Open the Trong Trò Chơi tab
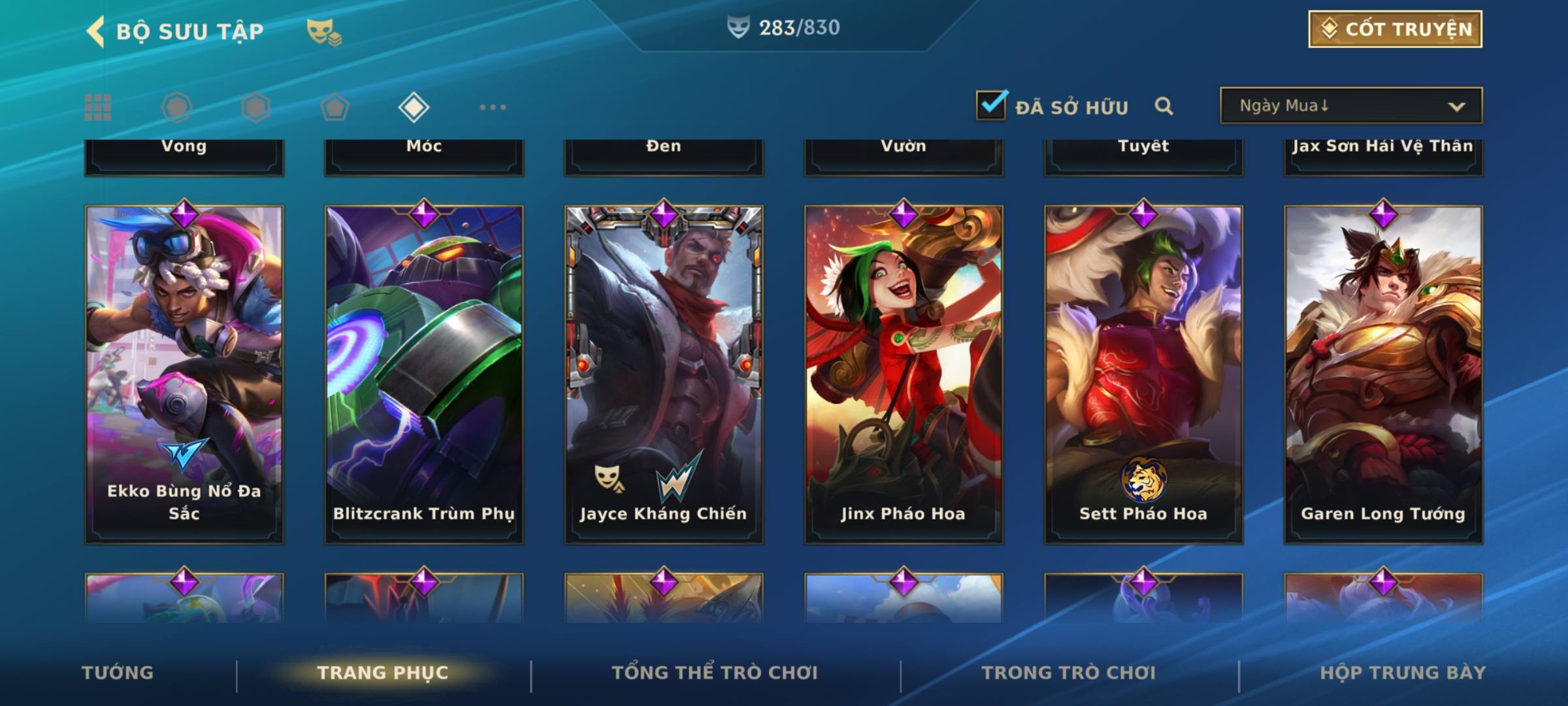Image resolution: width=1568 pixels, height=706 pixels. 1069,673
